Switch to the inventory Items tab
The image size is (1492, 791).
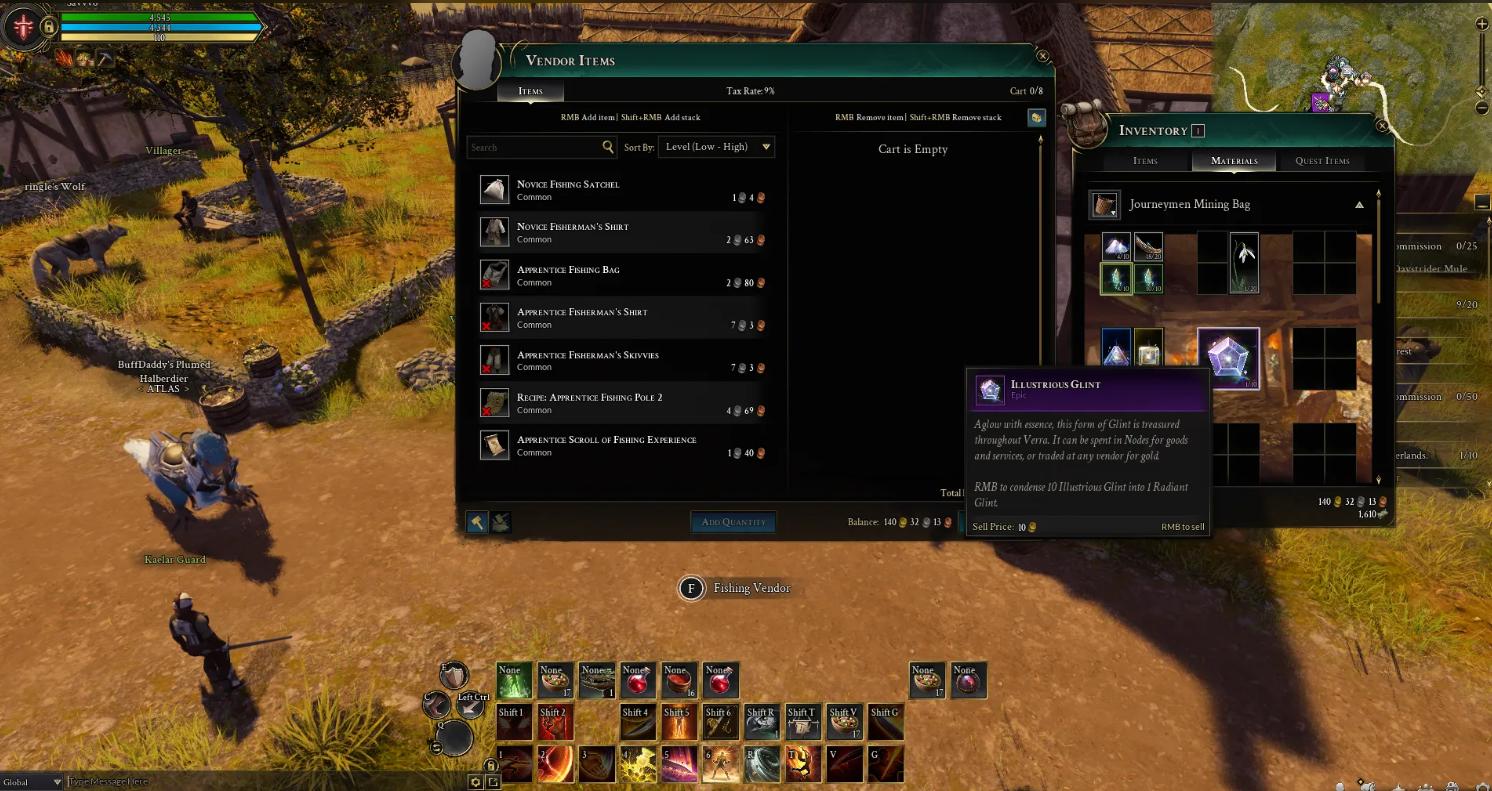pos(1145,161)
